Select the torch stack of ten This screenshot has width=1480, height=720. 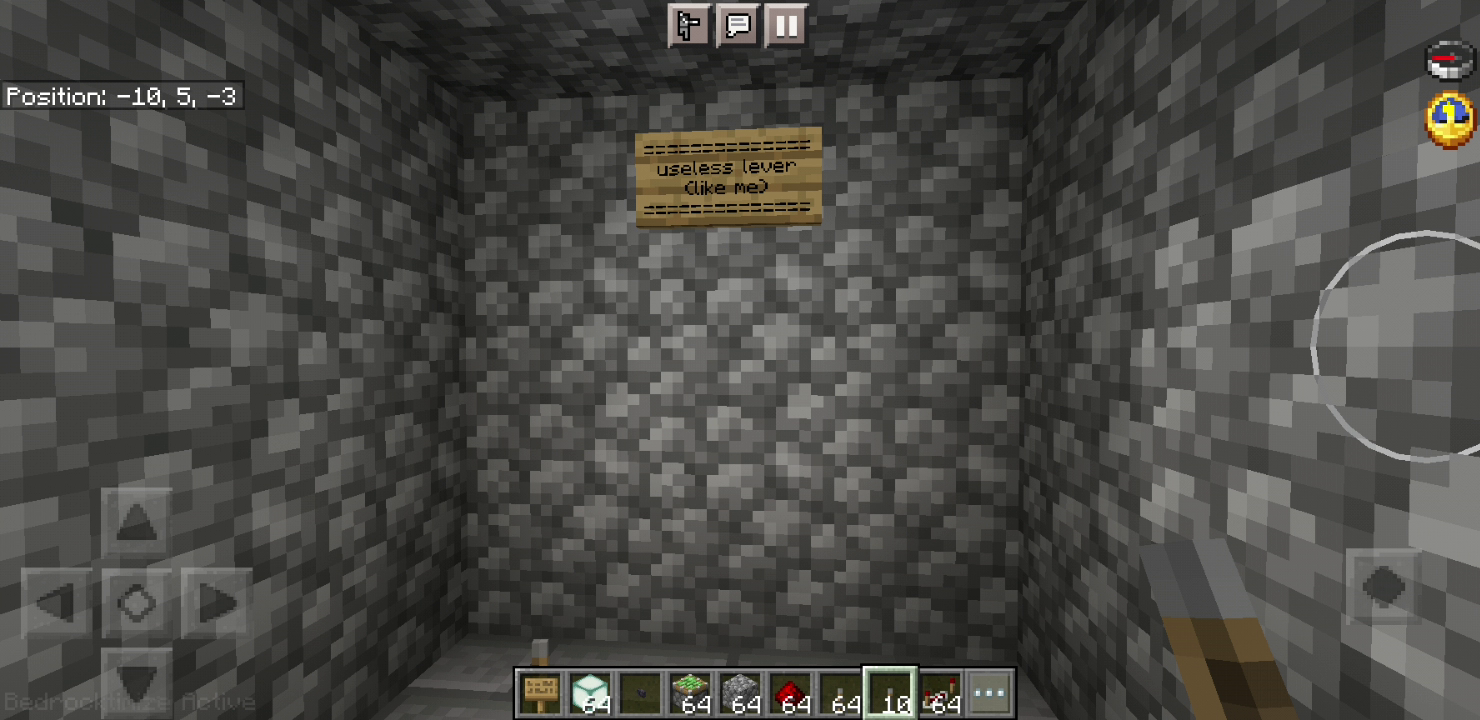tap(890, 690)
